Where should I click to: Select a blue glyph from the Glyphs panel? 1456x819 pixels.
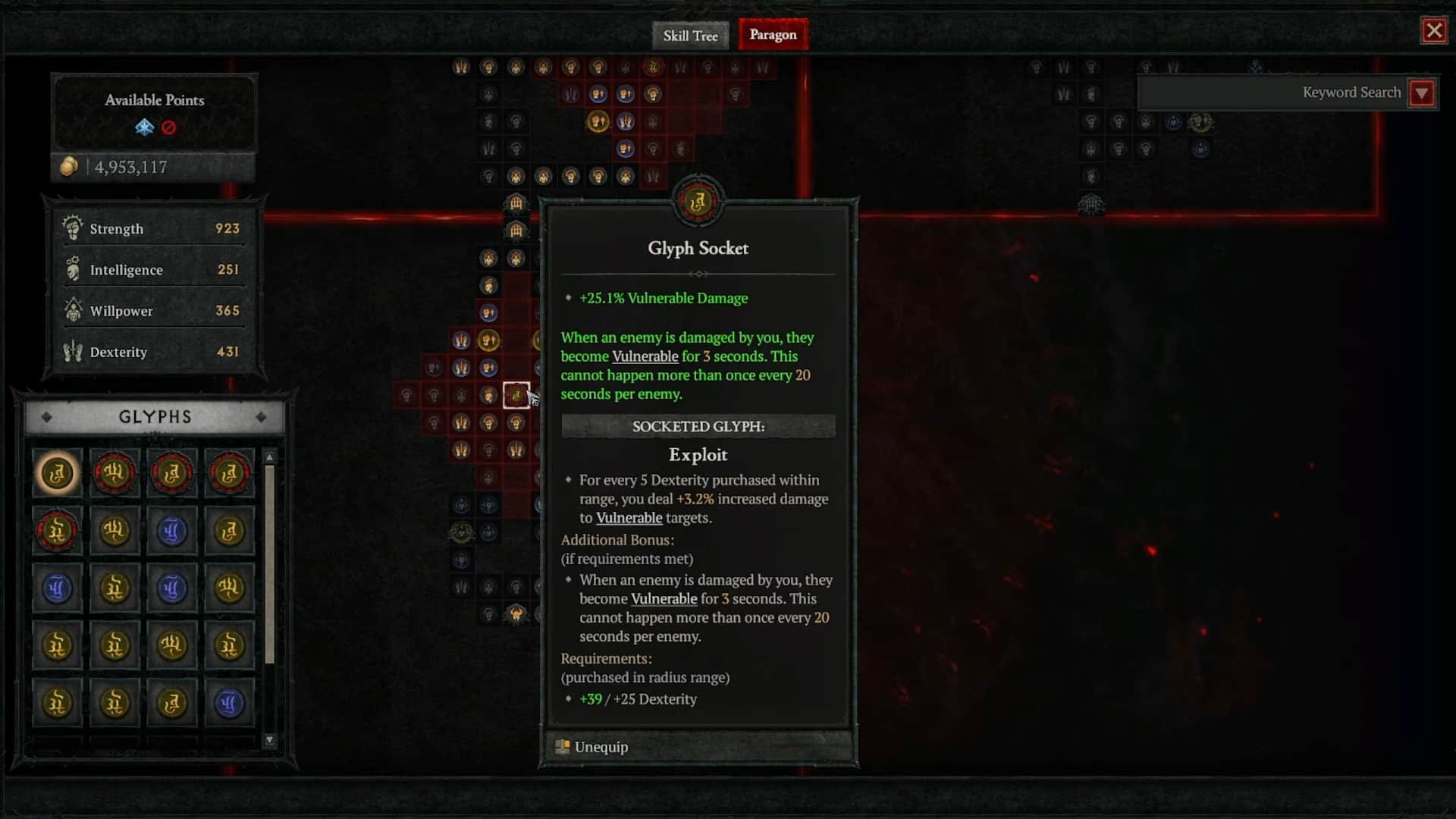[172, 530]
